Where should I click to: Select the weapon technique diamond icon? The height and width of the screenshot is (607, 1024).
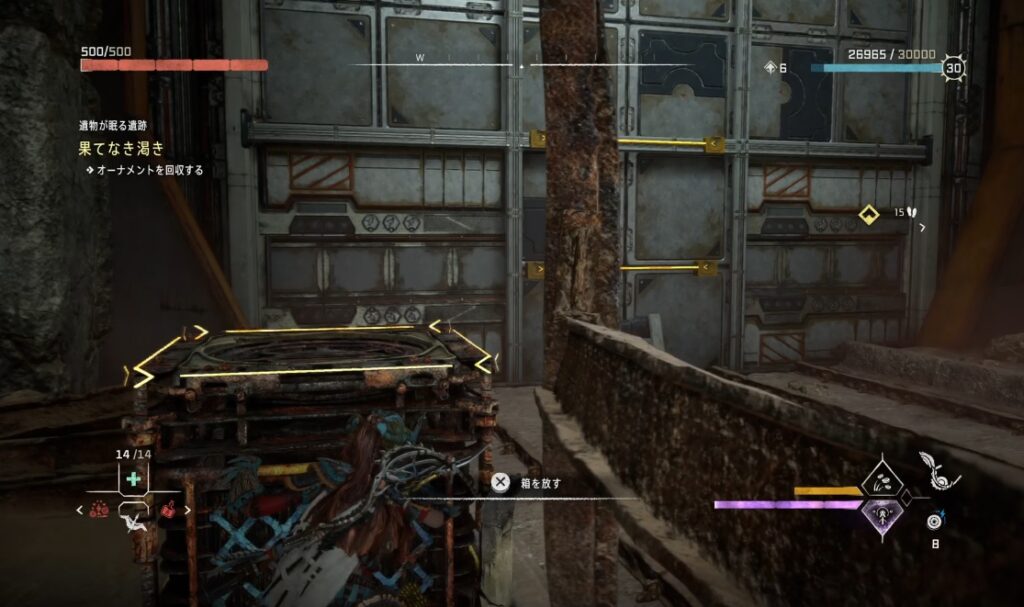point(884,481)
